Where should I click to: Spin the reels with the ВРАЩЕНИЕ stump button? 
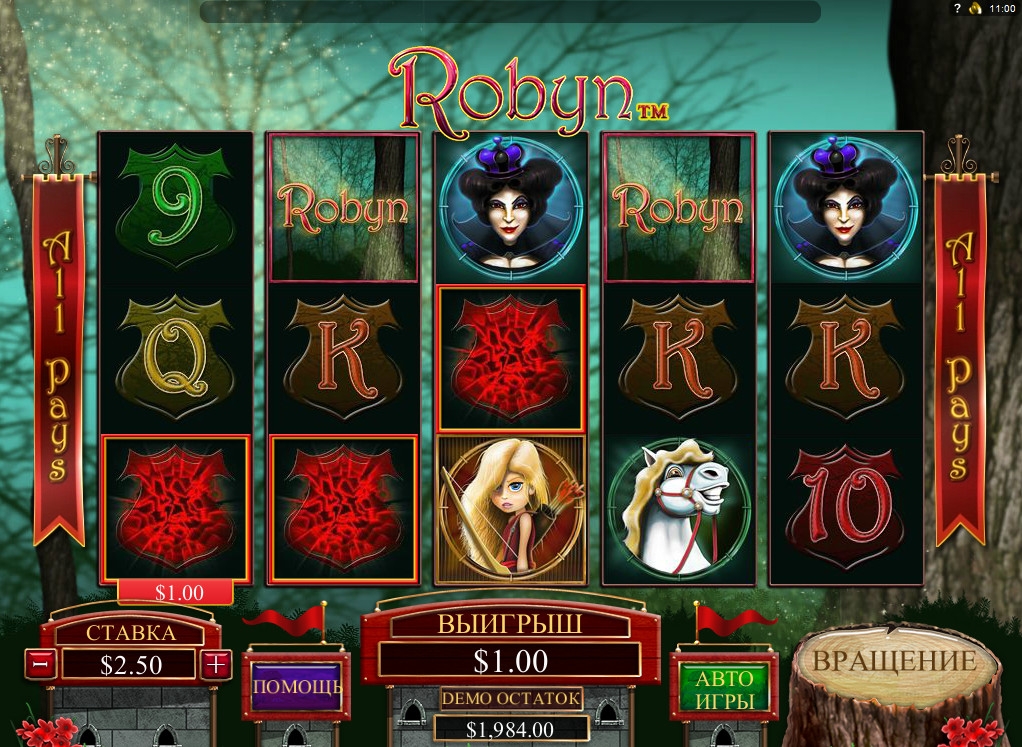893,663
